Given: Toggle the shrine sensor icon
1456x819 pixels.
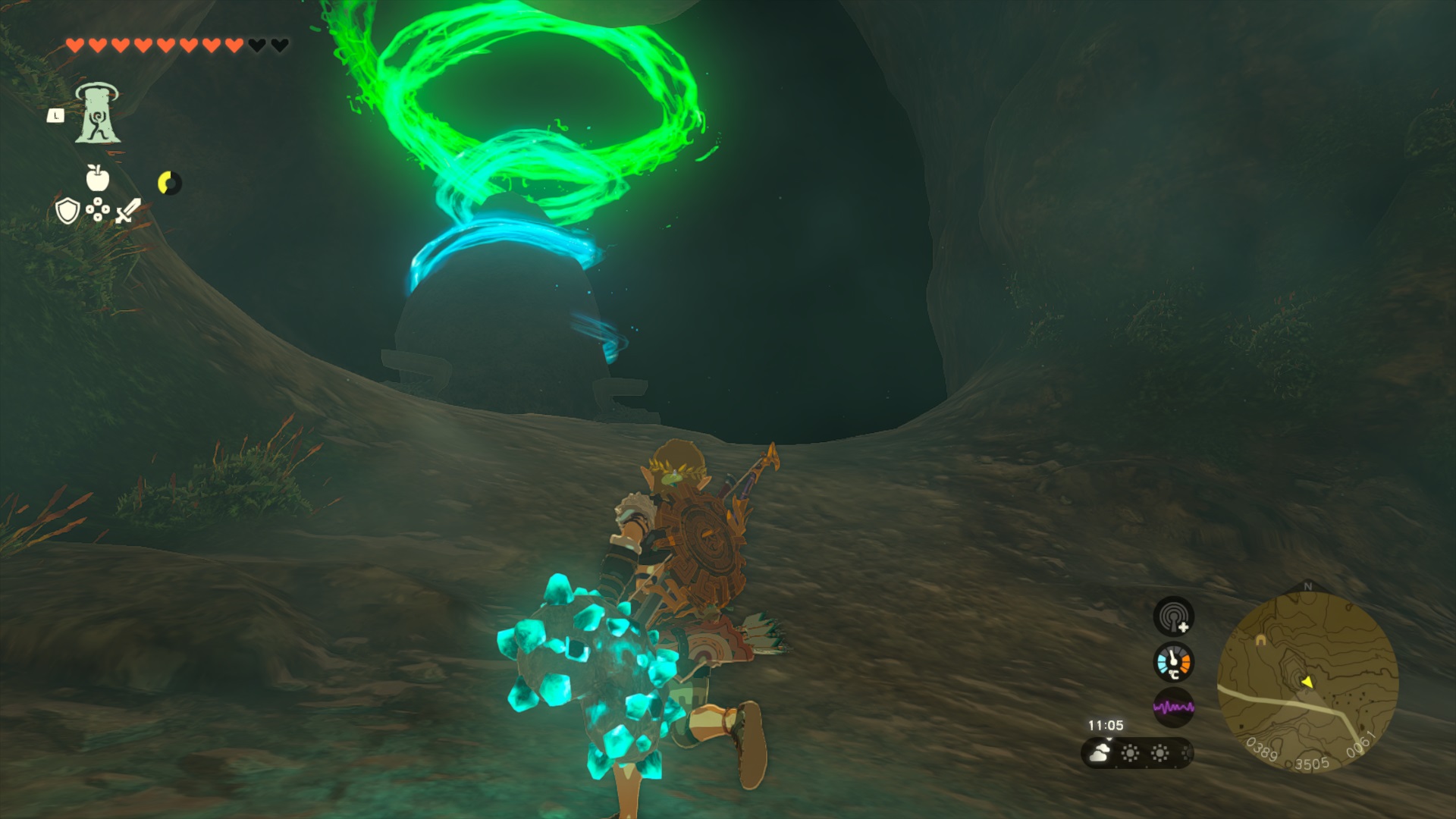Looking at the screenshot, I should 1173,616.
